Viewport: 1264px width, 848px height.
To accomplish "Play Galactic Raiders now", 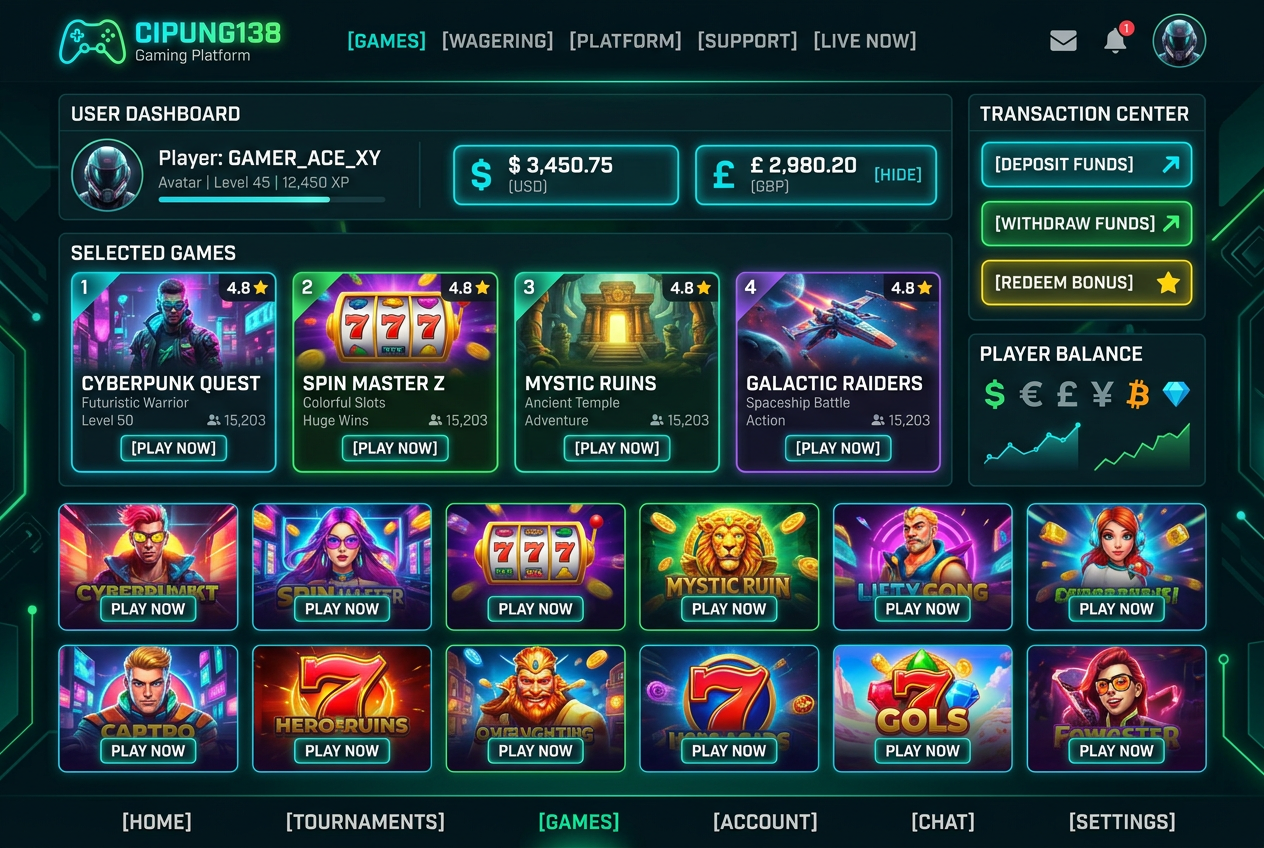I will pos(838,448).
